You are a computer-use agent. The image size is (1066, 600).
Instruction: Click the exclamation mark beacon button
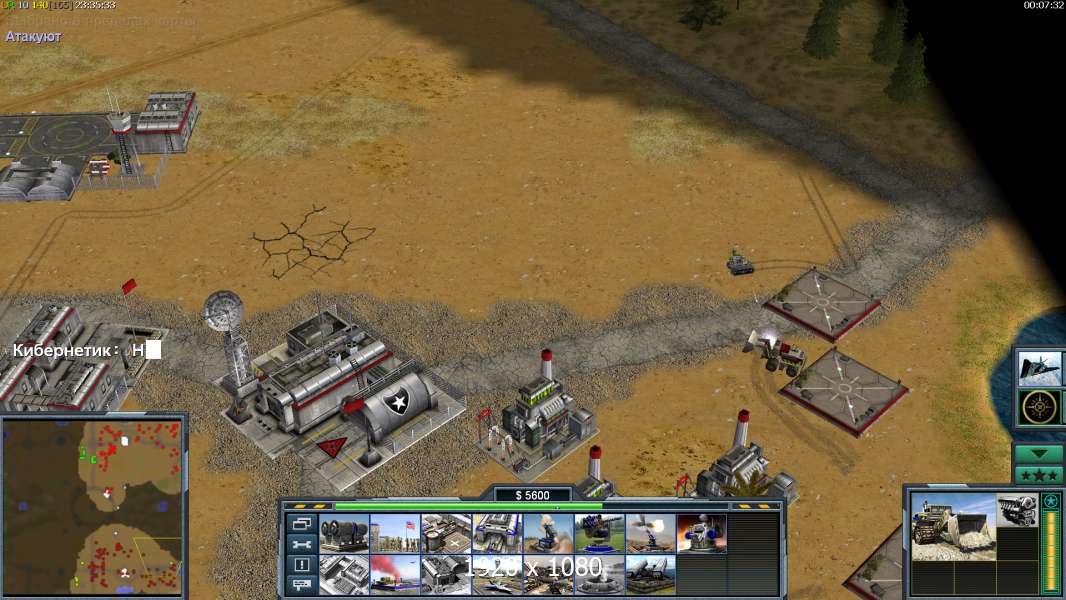(301, 565)
